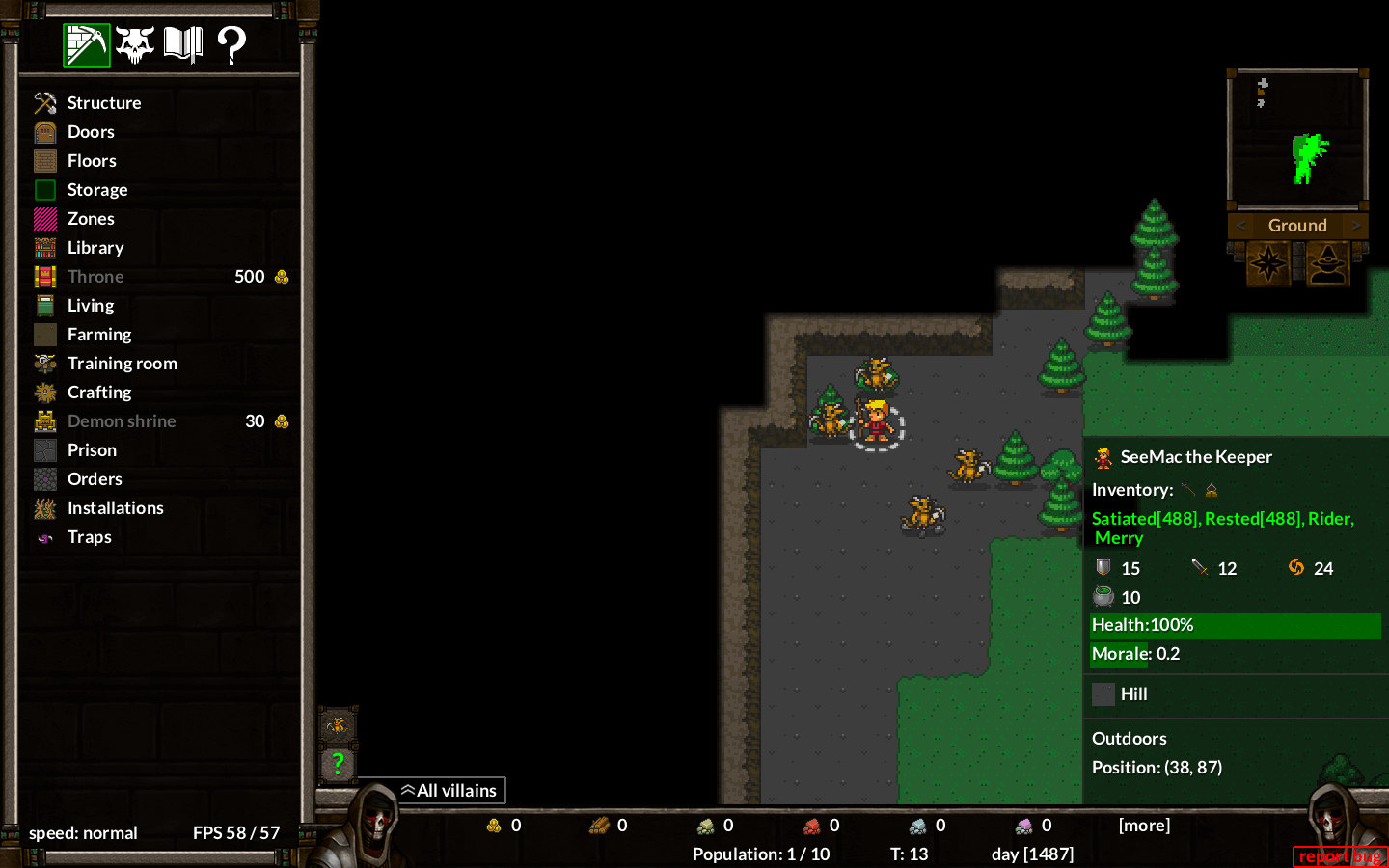This screenshot has width=1389, height=868.
Task: Select the pickaxe building tab
Action: (x=87, y=44)
